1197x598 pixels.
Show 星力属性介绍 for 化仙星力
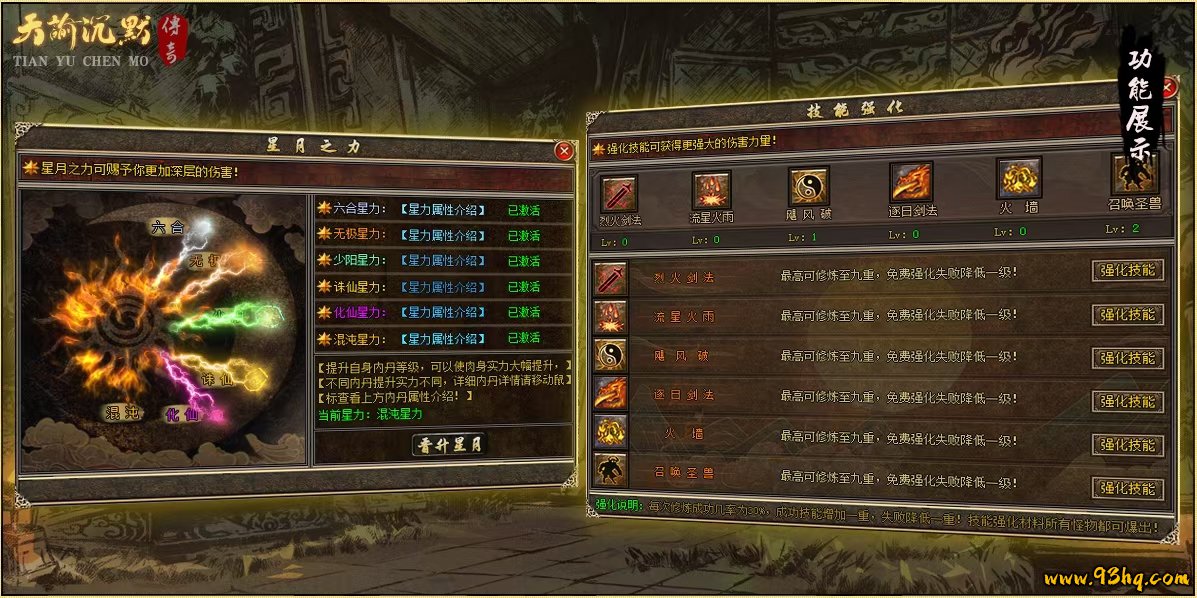[x=442, y=312]
